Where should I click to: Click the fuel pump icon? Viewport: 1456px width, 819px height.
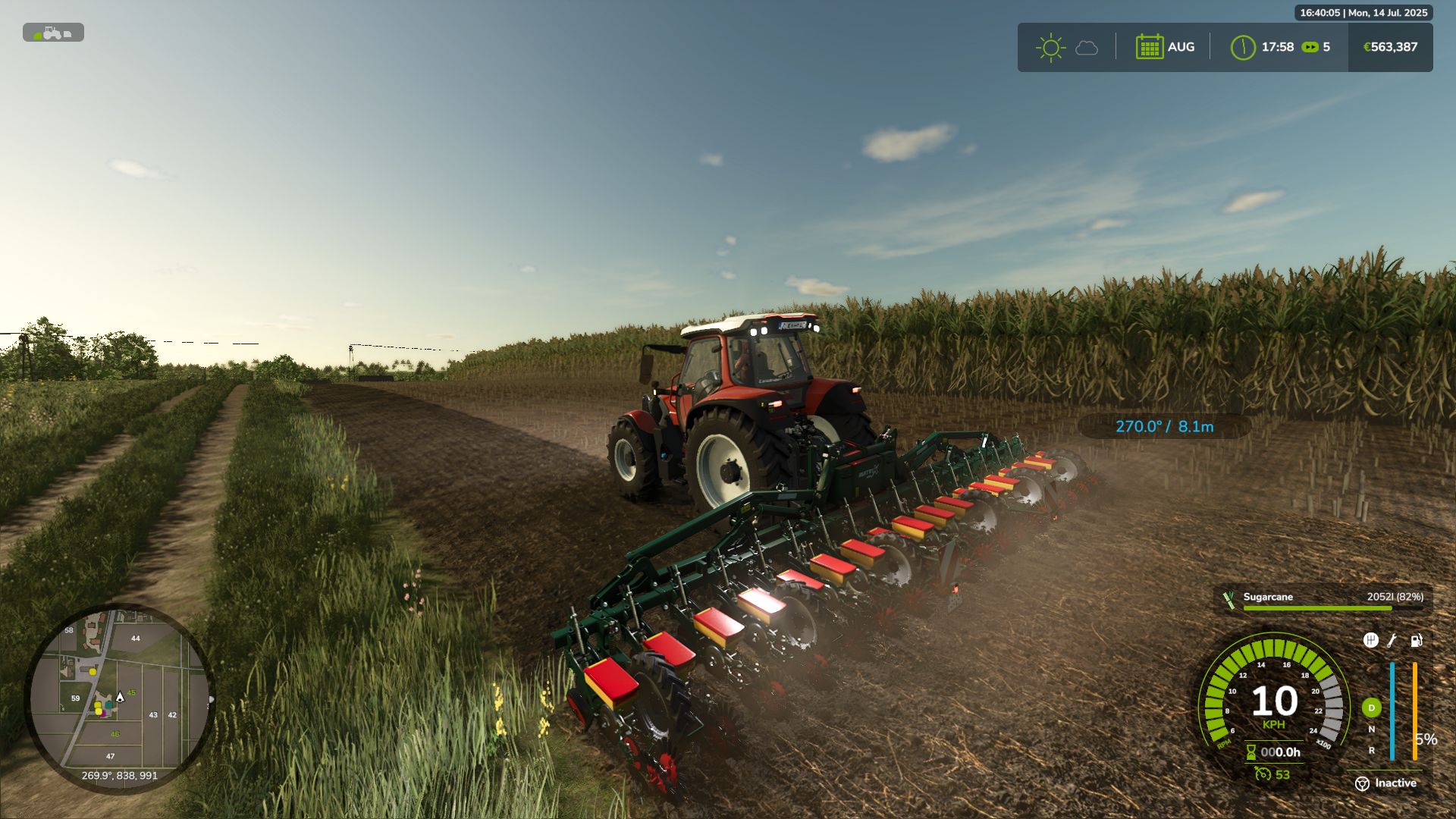[1416, 641]
